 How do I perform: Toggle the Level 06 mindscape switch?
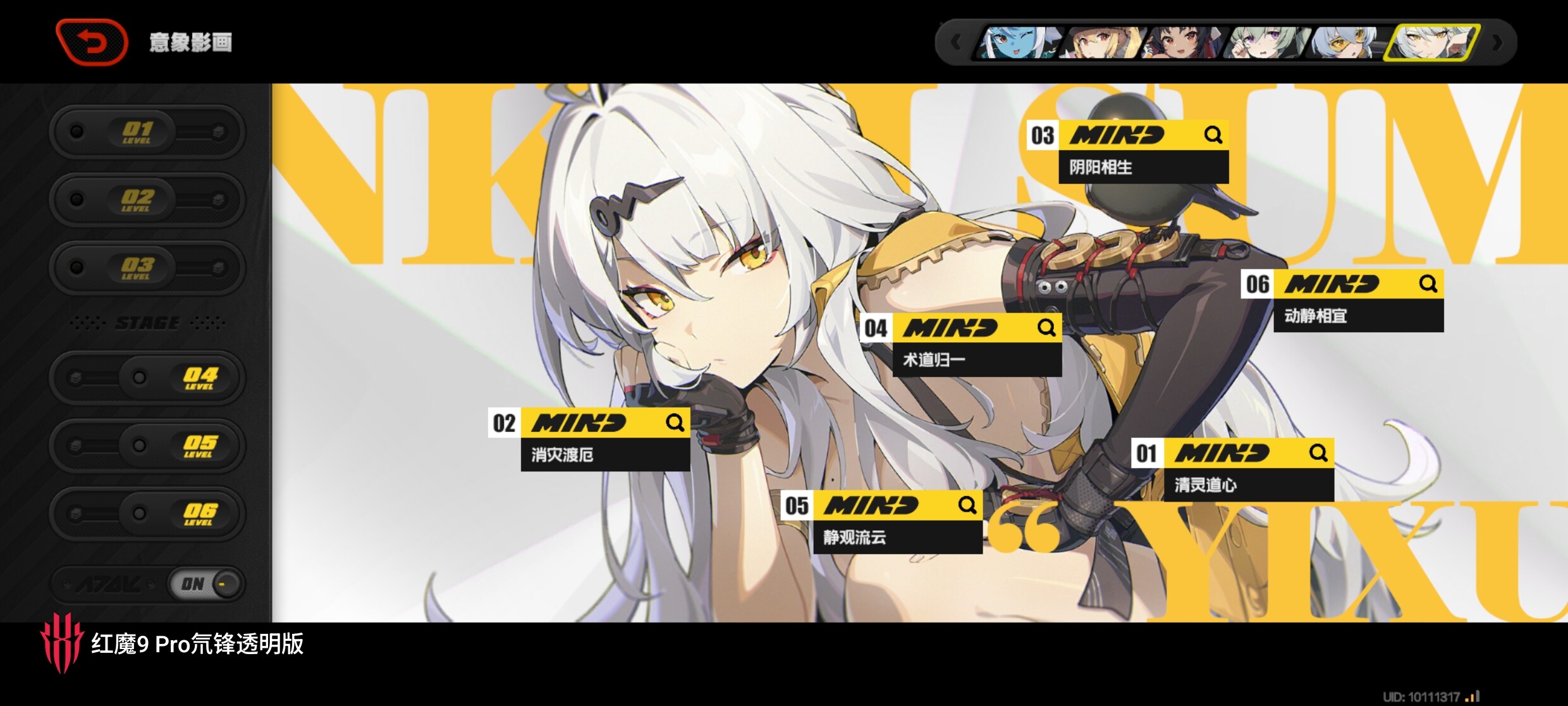click(147, 513)
